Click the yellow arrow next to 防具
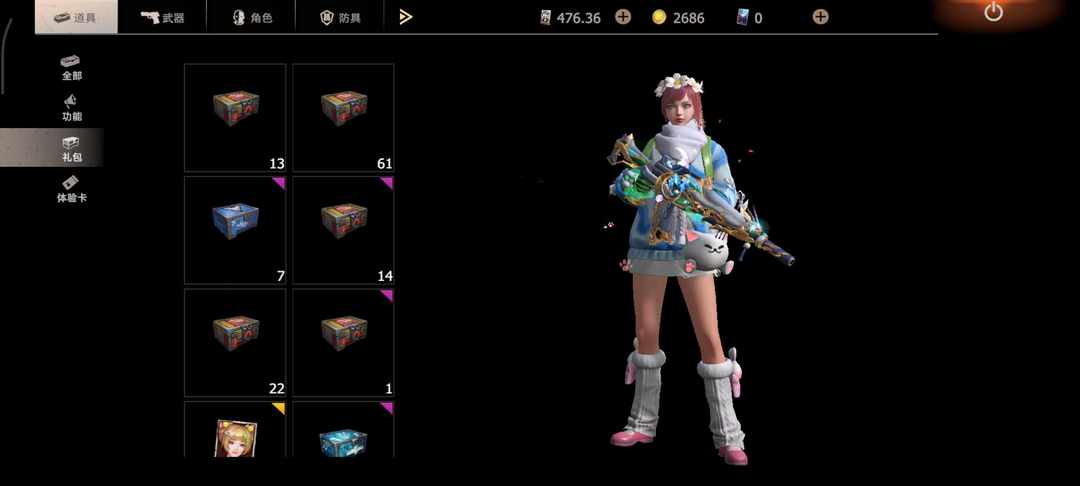The width and height of the screenshot is (1080, 486). click(405, 17)
